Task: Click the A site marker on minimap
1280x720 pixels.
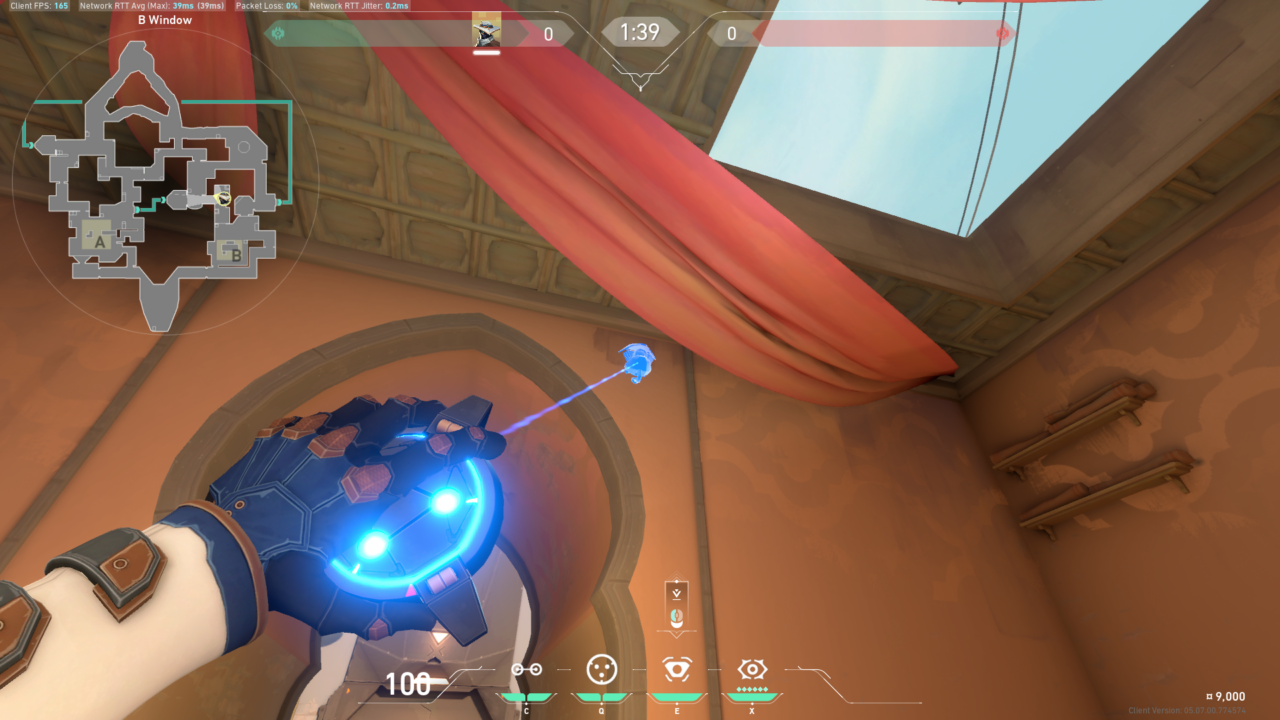Action: [x=98, y=240]
